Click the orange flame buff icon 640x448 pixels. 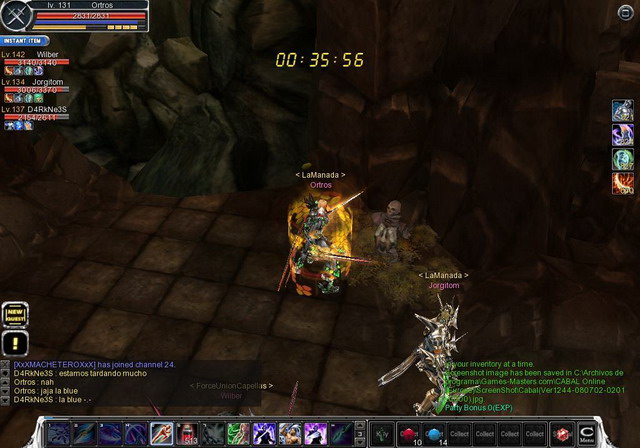(622, 183)
